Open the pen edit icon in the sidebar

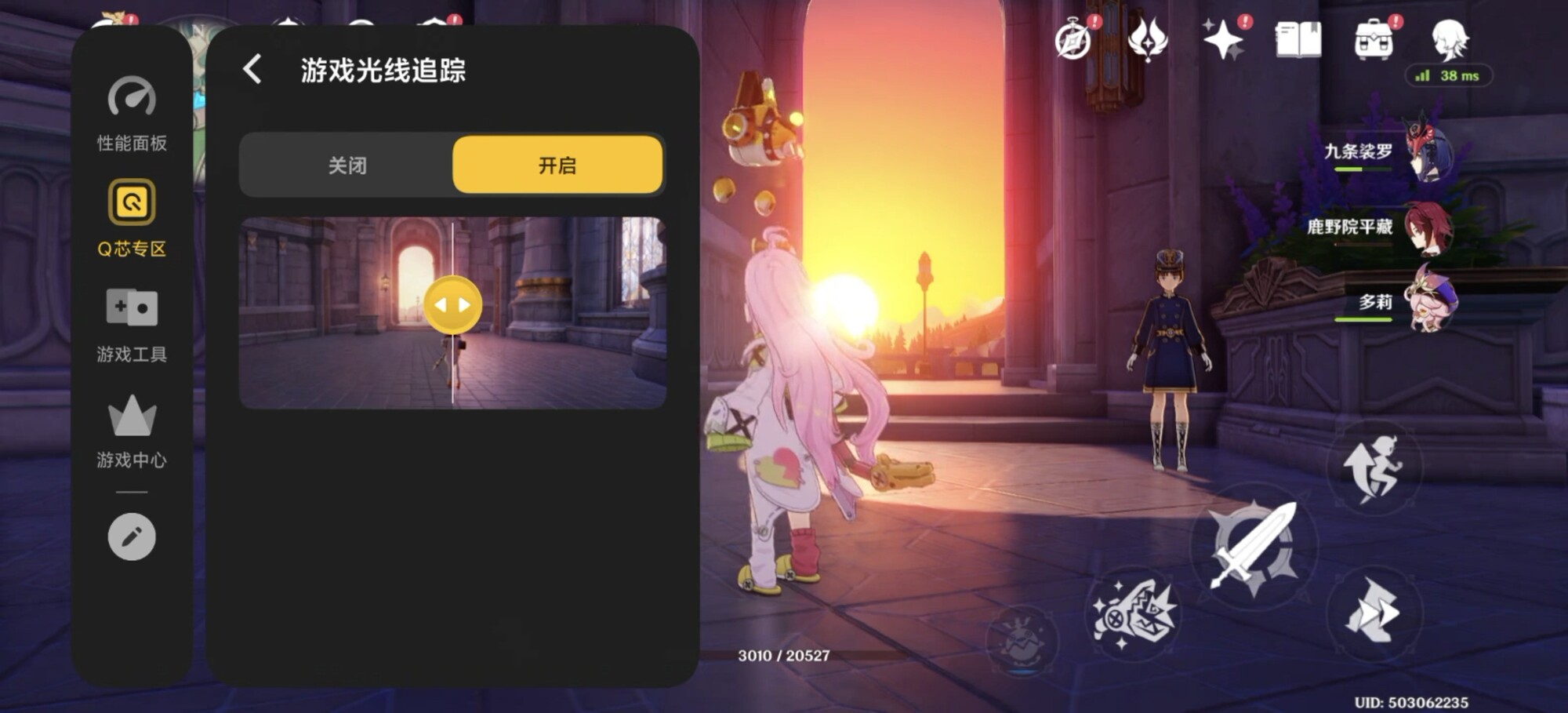pos(130,537)
